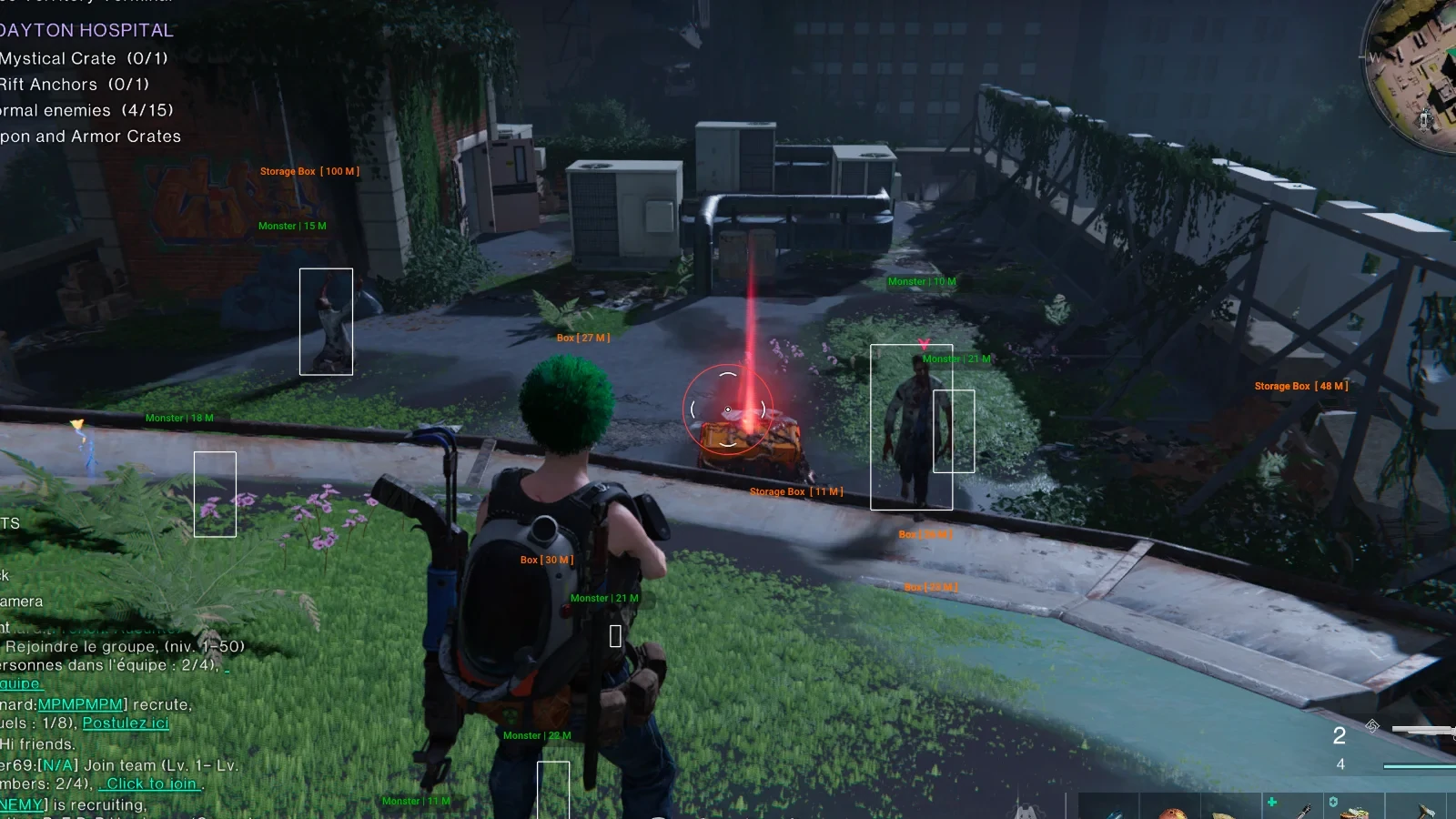Open the "Postulez ici" recruitment link
This screenshot has width=1456, height=819.
click(x=126, y=723)
